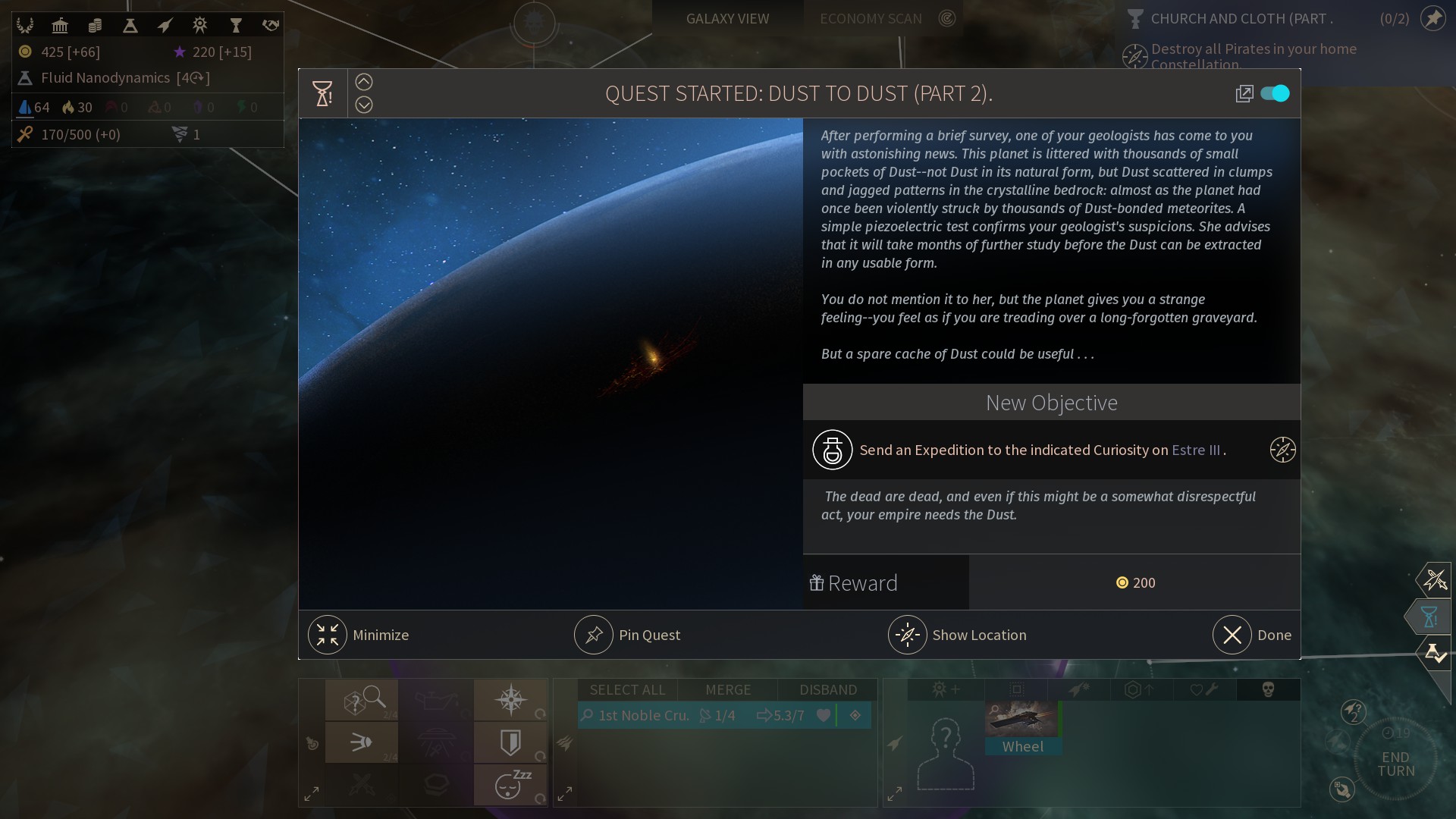Screen dimensions: 1456x819
Task: Switch to Galaxy View
Action: click(727, 18)
